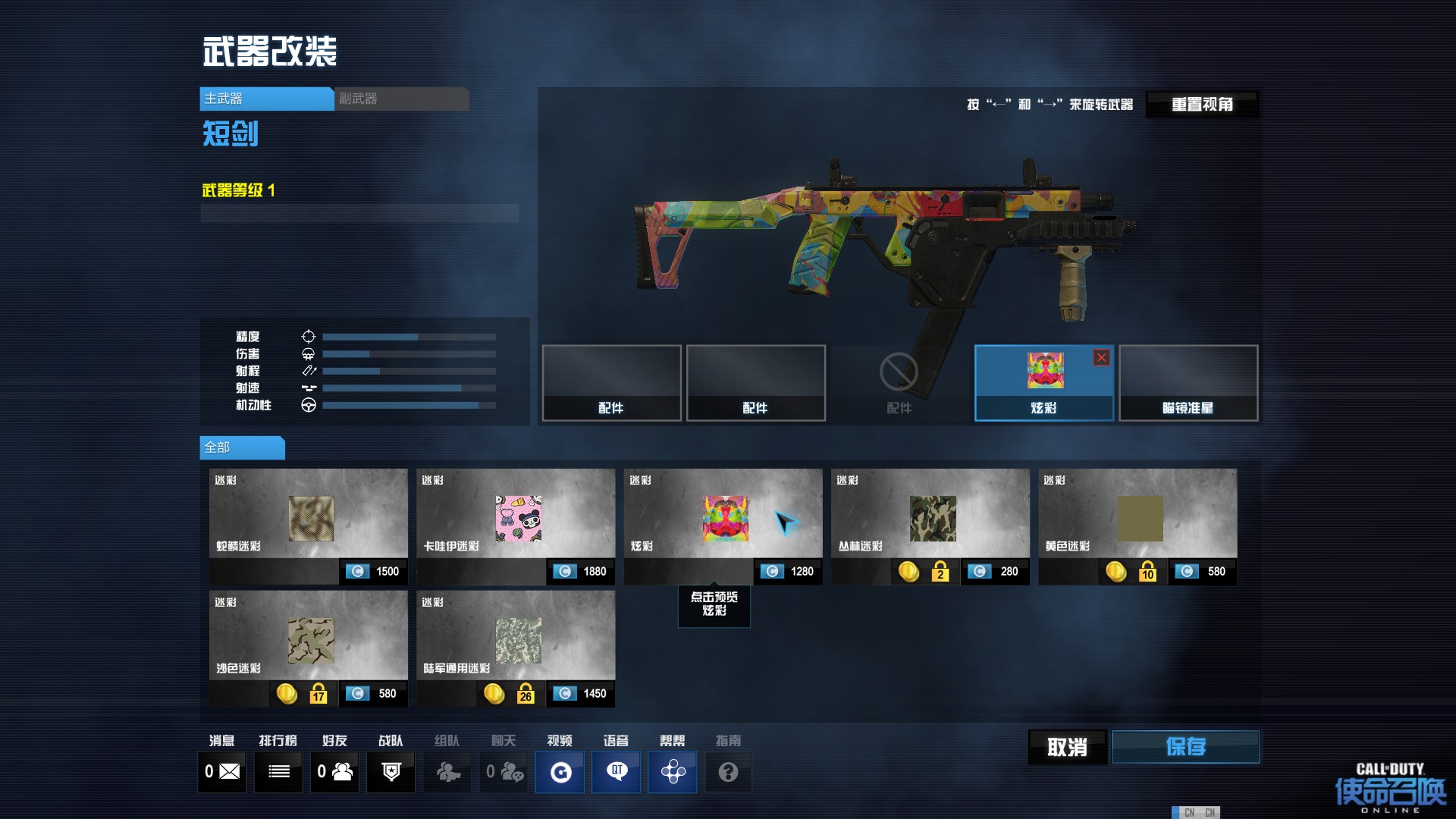The image size is (1456, 819).
Task: Select the 主武器 primary weapon tab
Action: (x=266, y=99)
